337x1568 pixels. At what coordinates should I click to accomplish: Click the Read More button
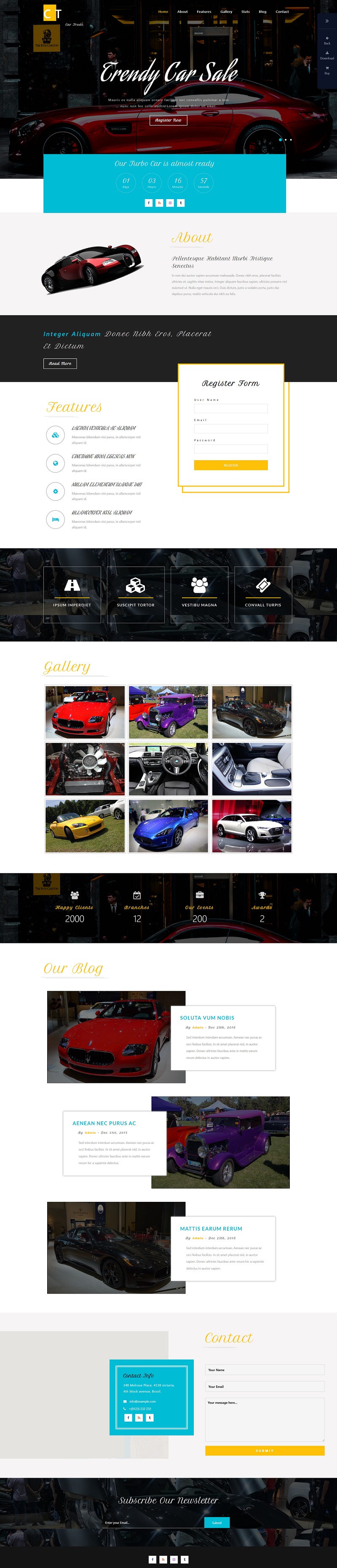point(60,363)
